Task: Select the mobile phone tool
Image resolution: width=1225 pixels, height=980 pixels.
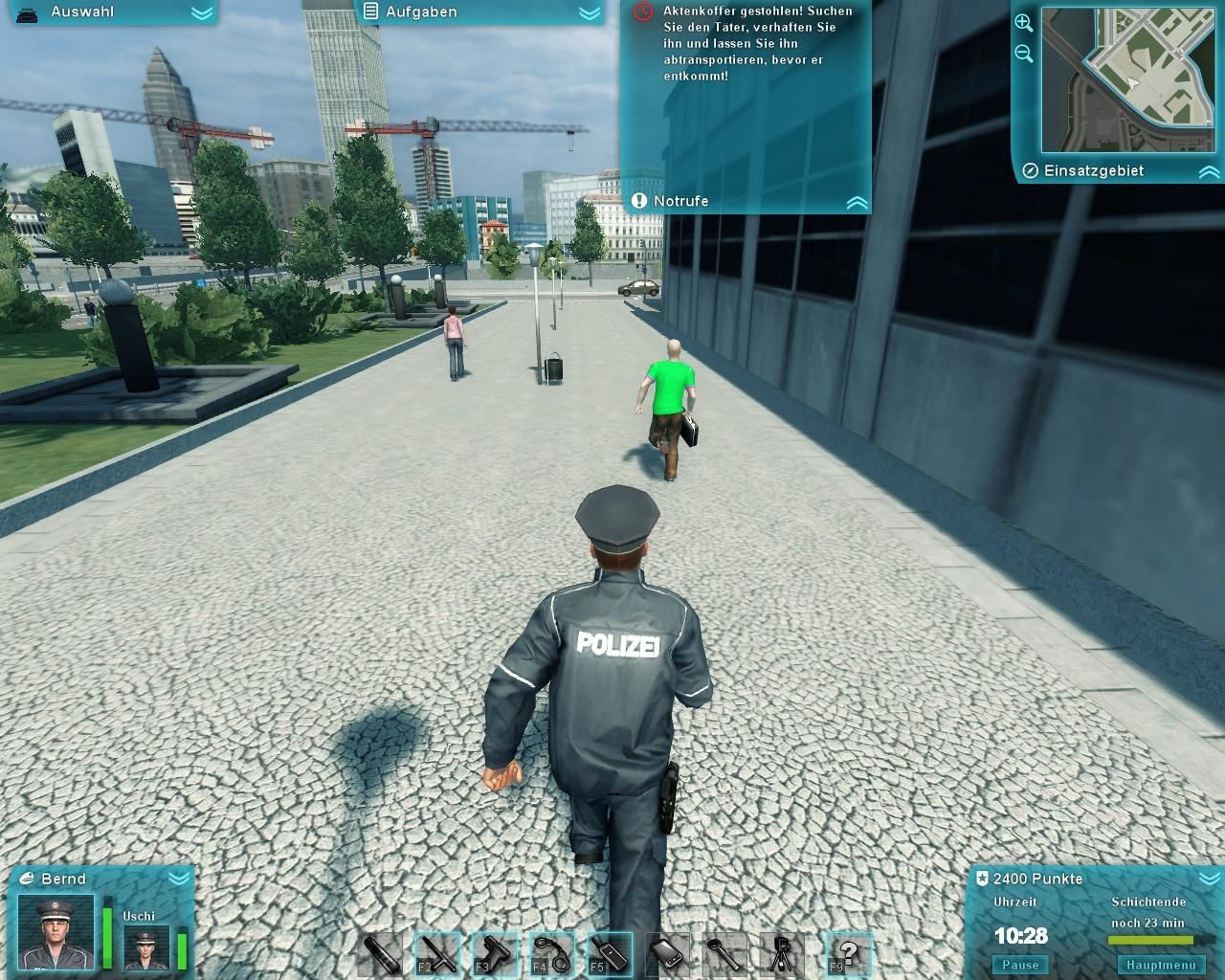Action: click(666, 954)
